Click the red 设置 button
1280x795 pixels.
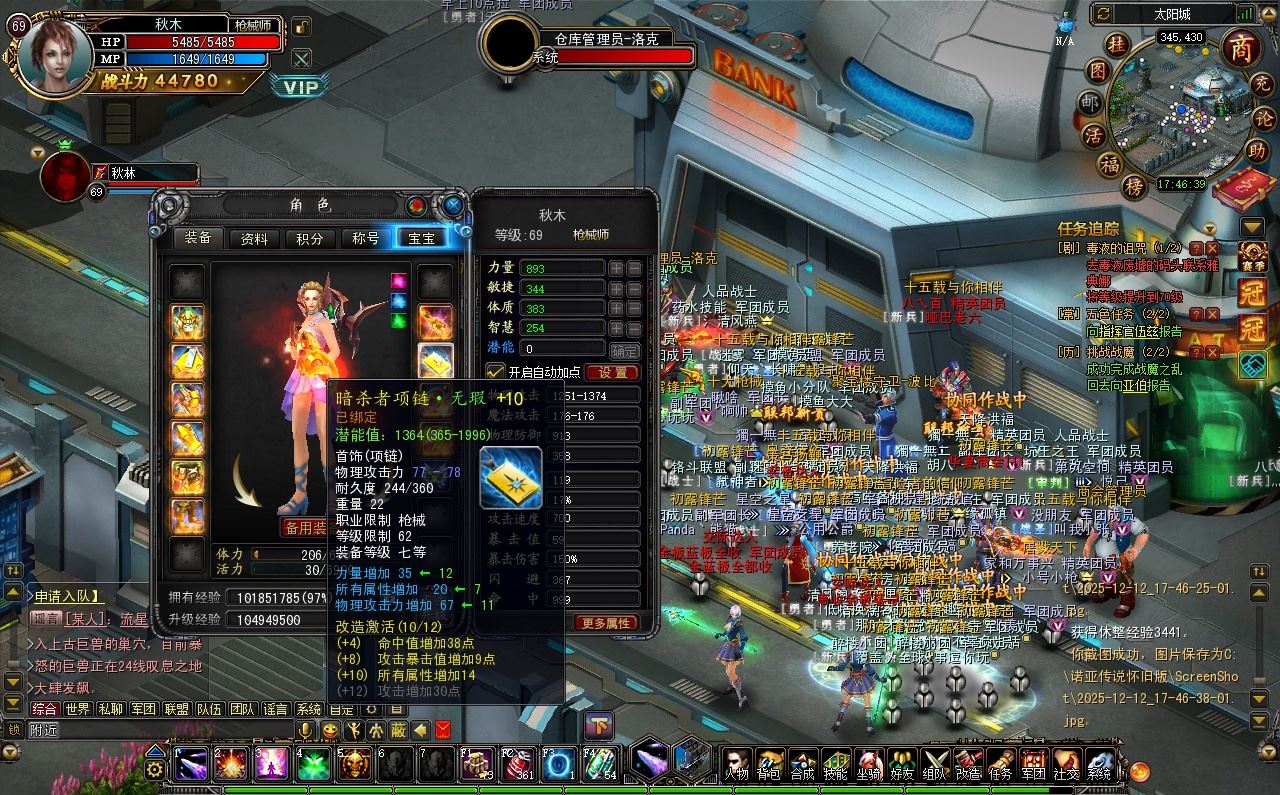611,372
